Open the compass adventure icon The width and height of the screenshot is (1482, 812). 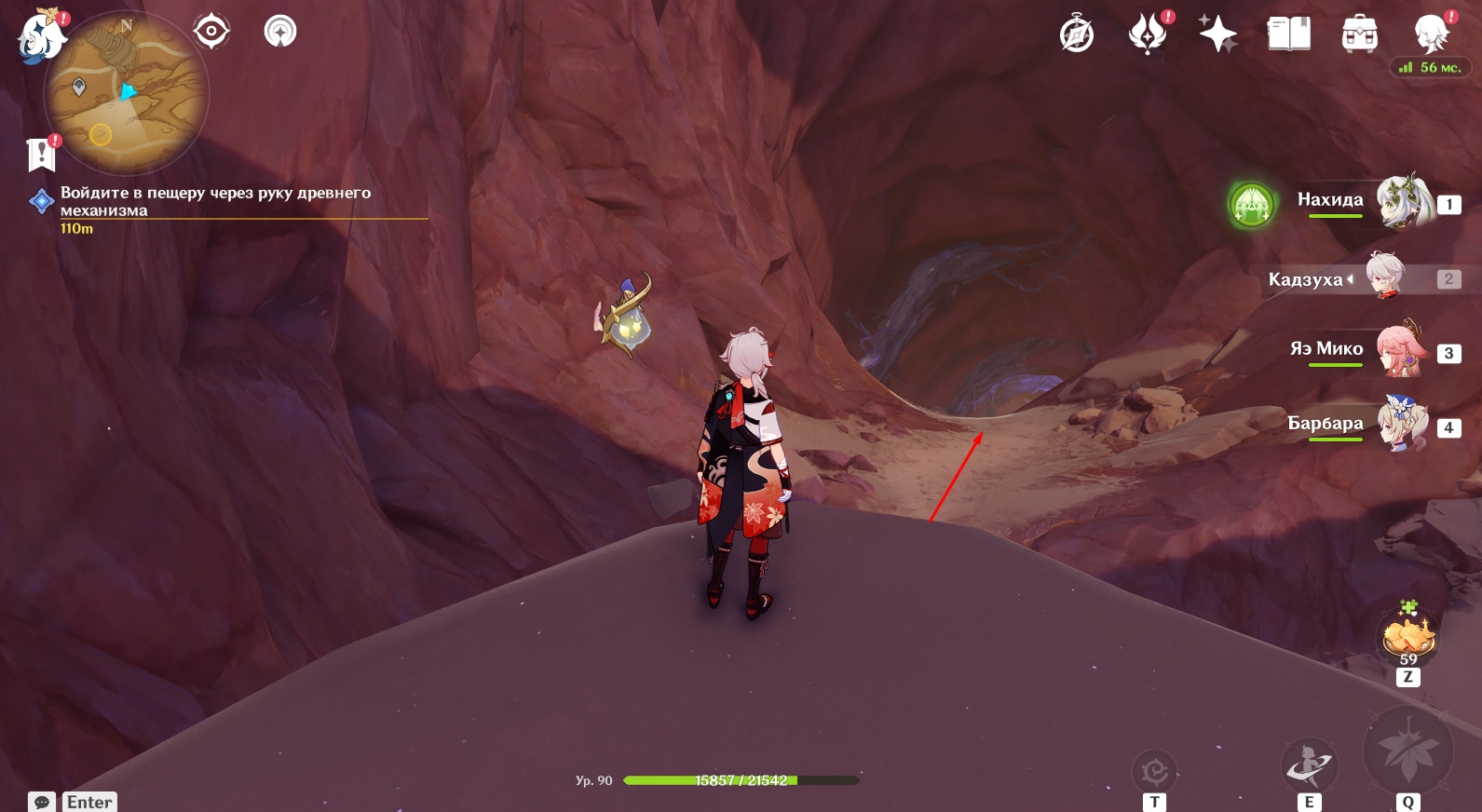point(1077,35)
